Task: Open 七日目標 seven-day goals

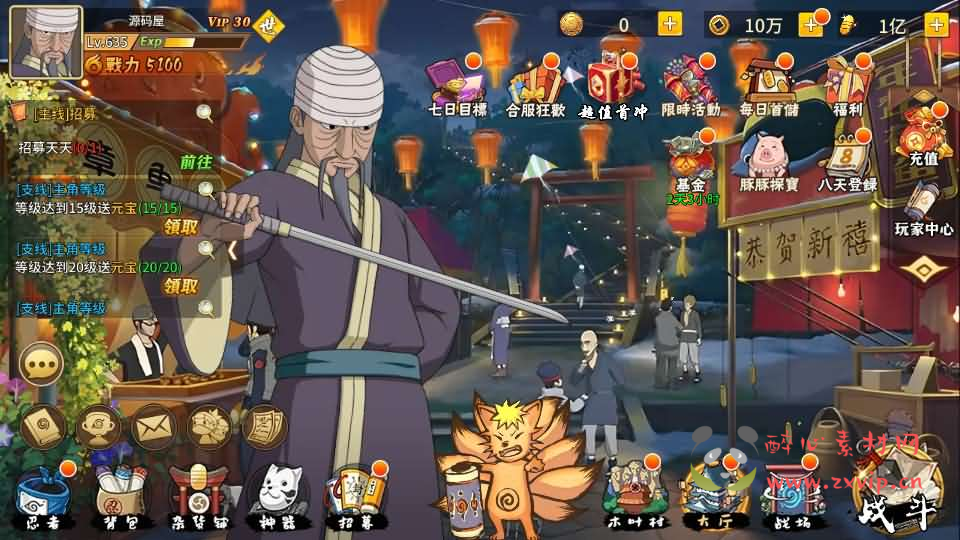Action: click(456, 85)
